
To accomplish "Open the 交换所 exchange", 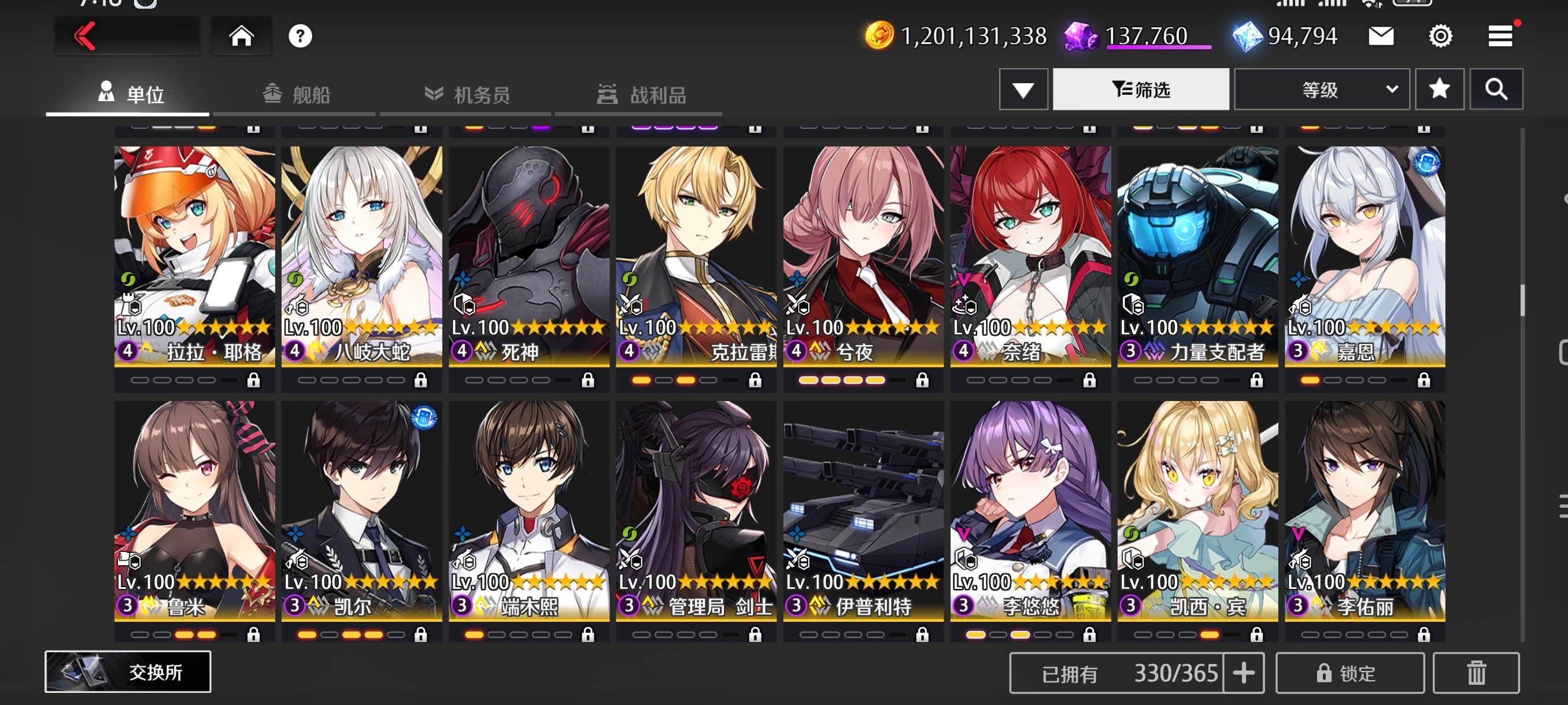I will [129, 671].
